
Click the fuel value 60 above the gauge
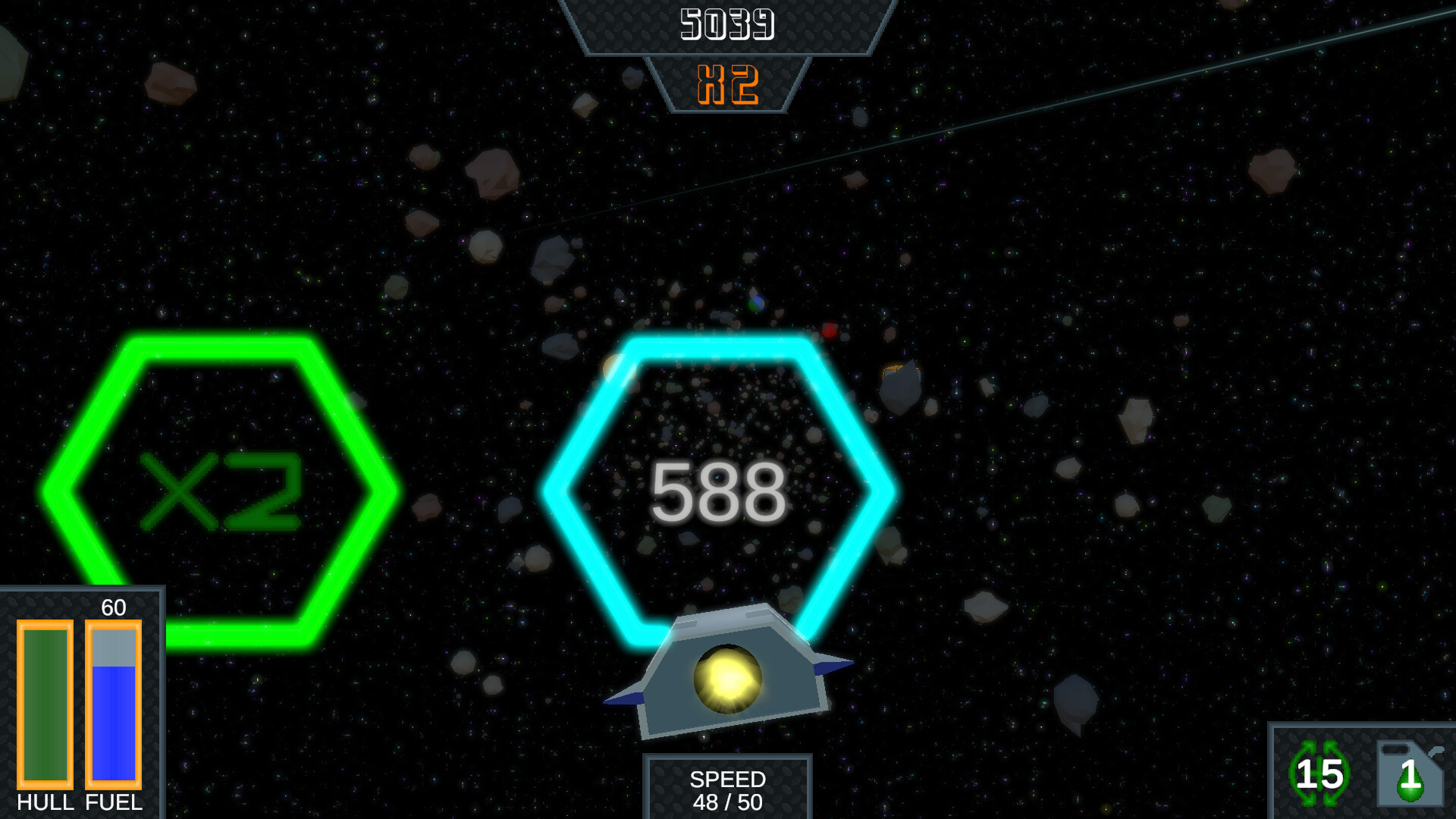pos(114,607)
